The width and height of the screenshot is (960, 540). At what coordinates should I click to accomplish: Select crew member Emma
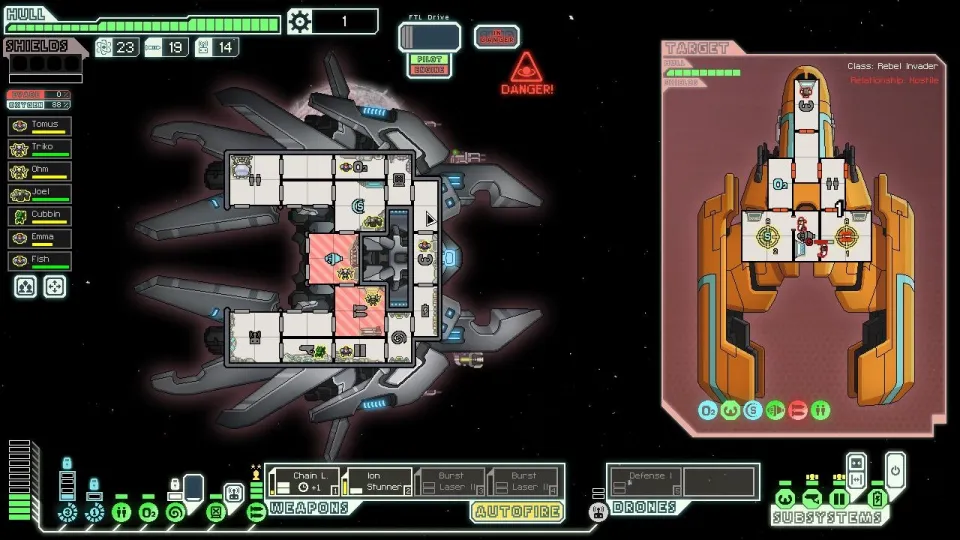coord(40,239)
